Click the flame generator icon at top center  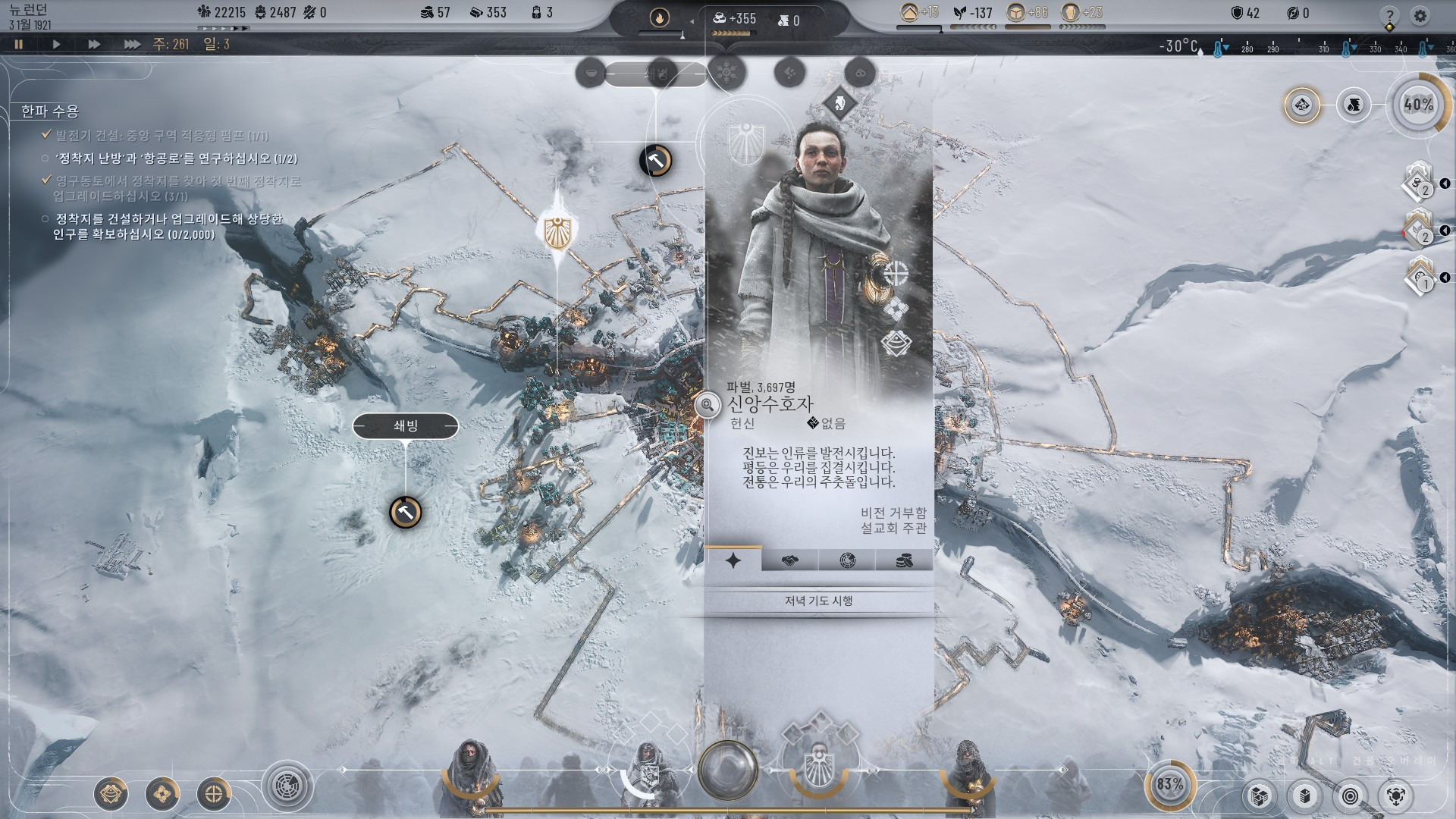point(660,17)
